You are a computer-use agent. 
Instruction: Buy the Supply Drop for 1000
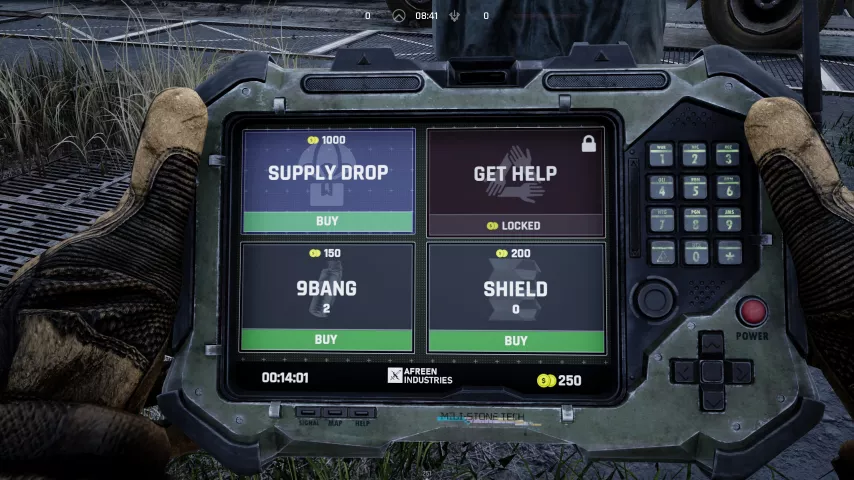(327, 221)
